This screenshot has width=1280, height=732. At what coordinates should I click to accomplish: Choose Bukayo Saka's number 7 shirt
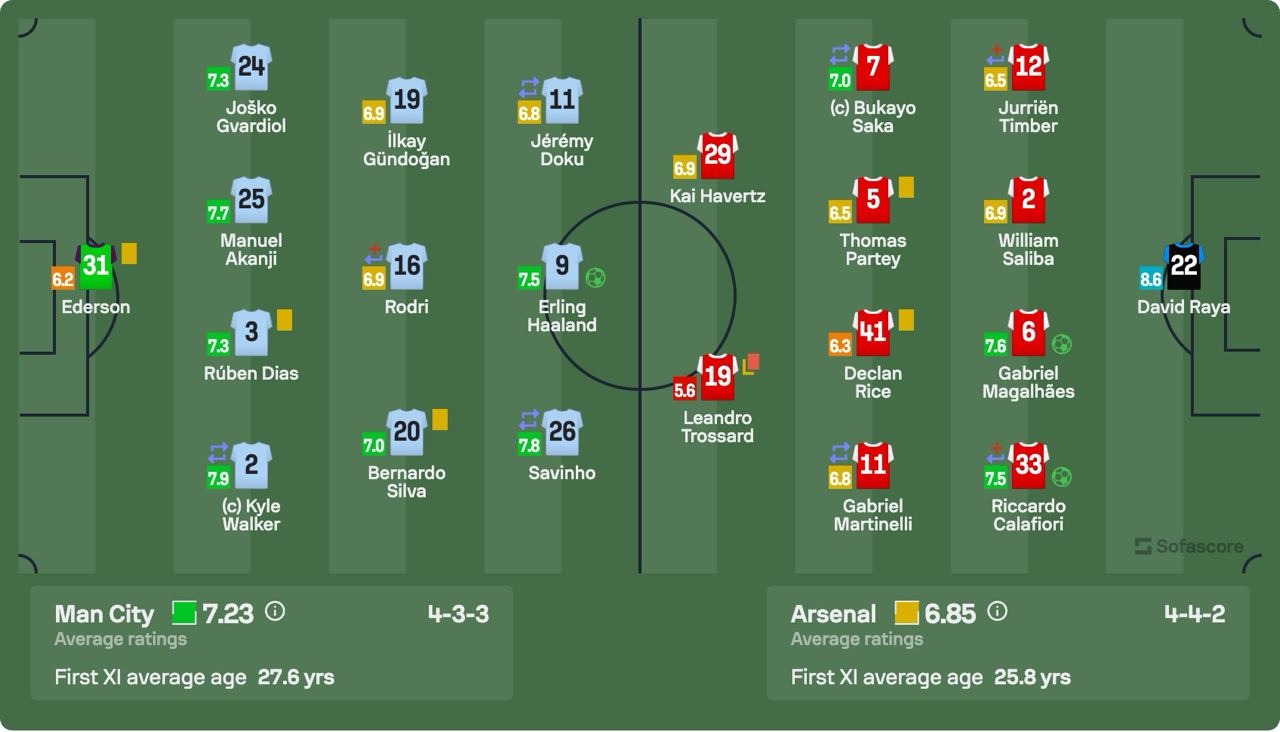(x=873, y=67)
